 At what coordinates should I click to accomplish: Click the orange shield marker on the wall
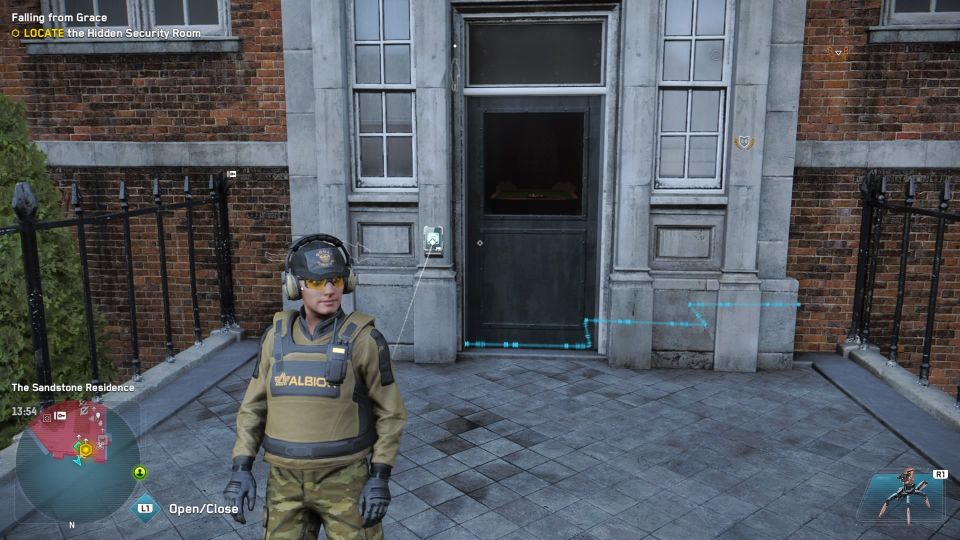743,142
